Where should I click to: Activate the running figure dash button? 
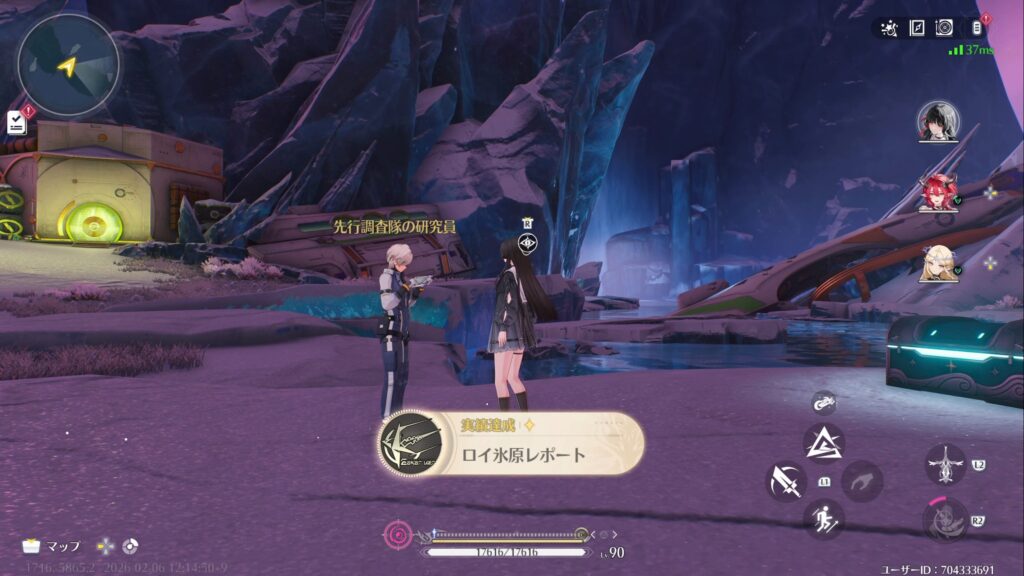[824, 519]
